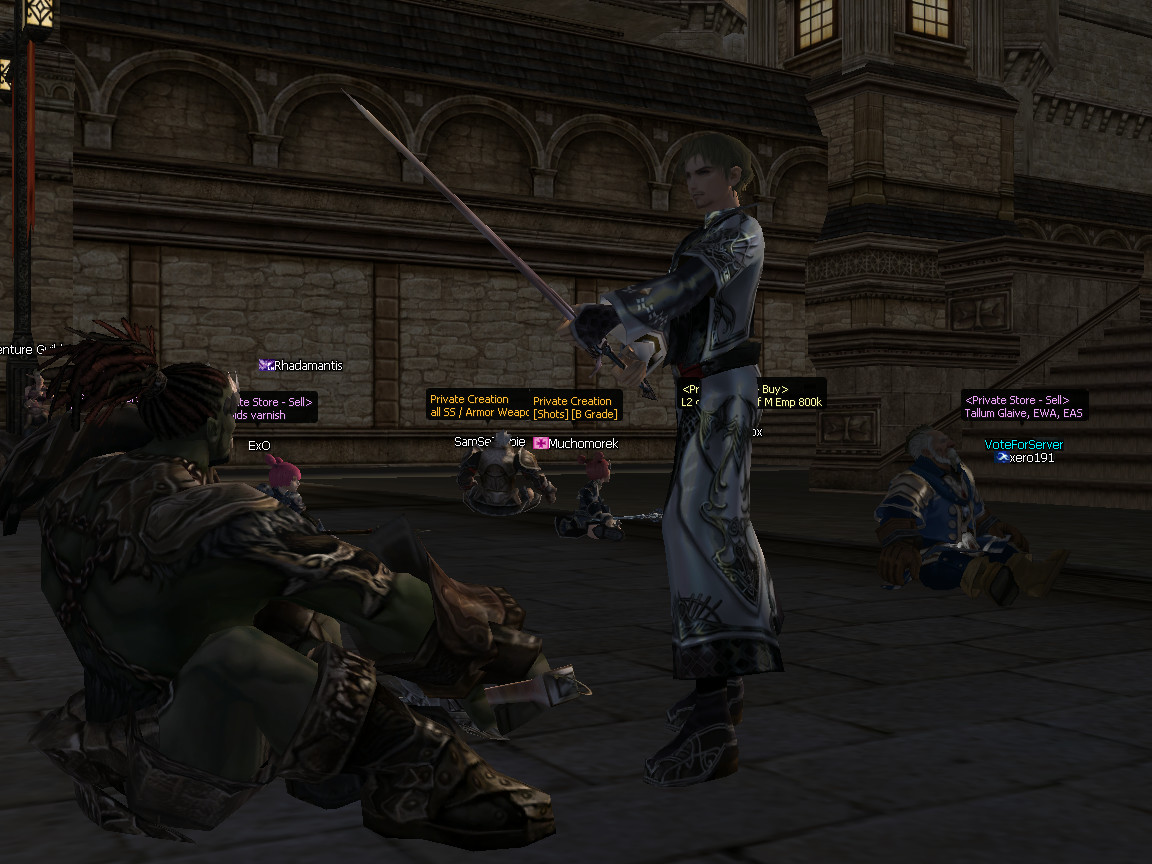The width and height of the screenshot is (1152, 864).
Task: Open the [Shots] [B Grade] creation sign
Action: click(x=575, y=407)
